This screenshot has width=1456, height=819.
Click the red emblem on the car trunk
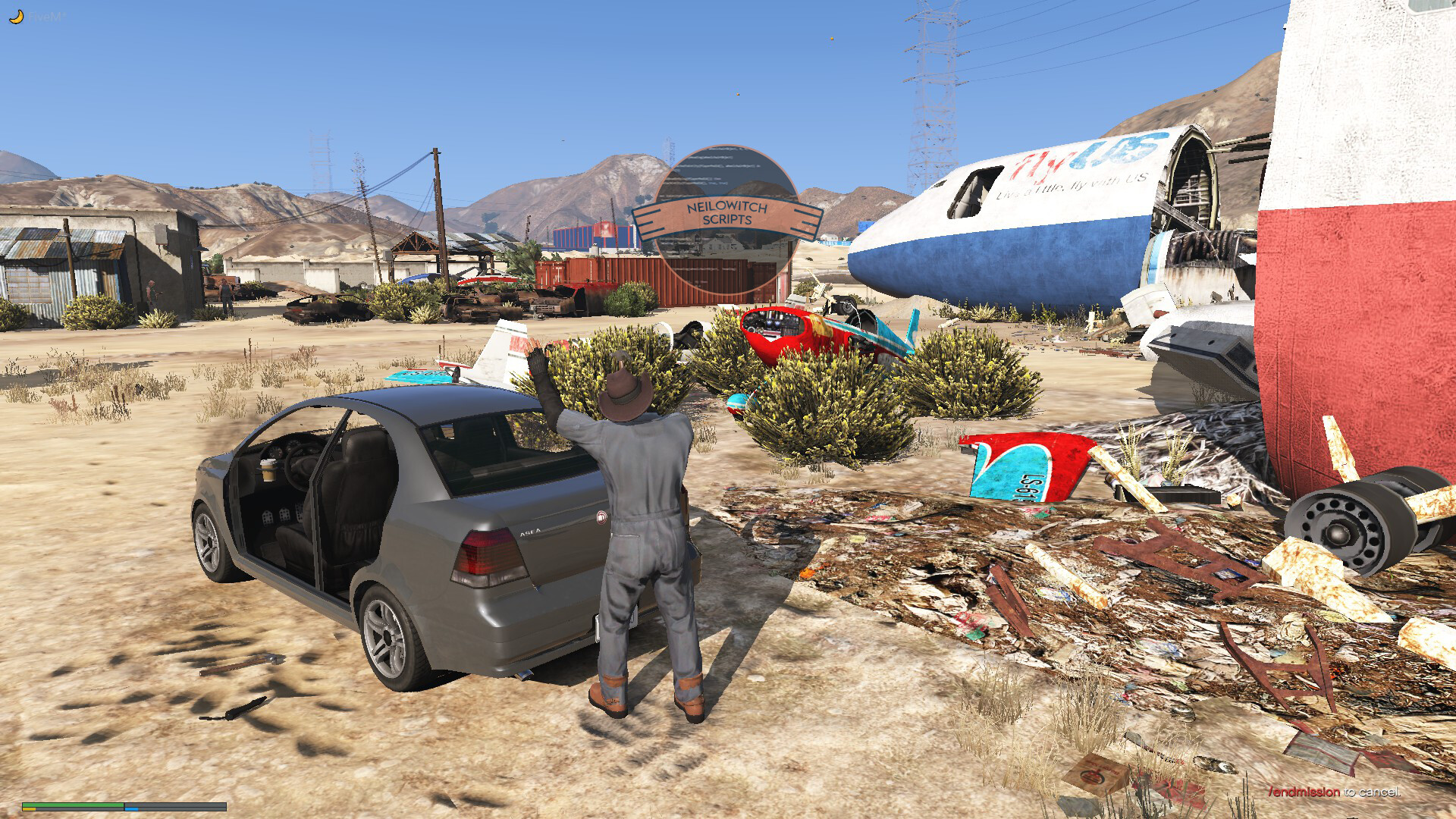click(x=601, y=517)
